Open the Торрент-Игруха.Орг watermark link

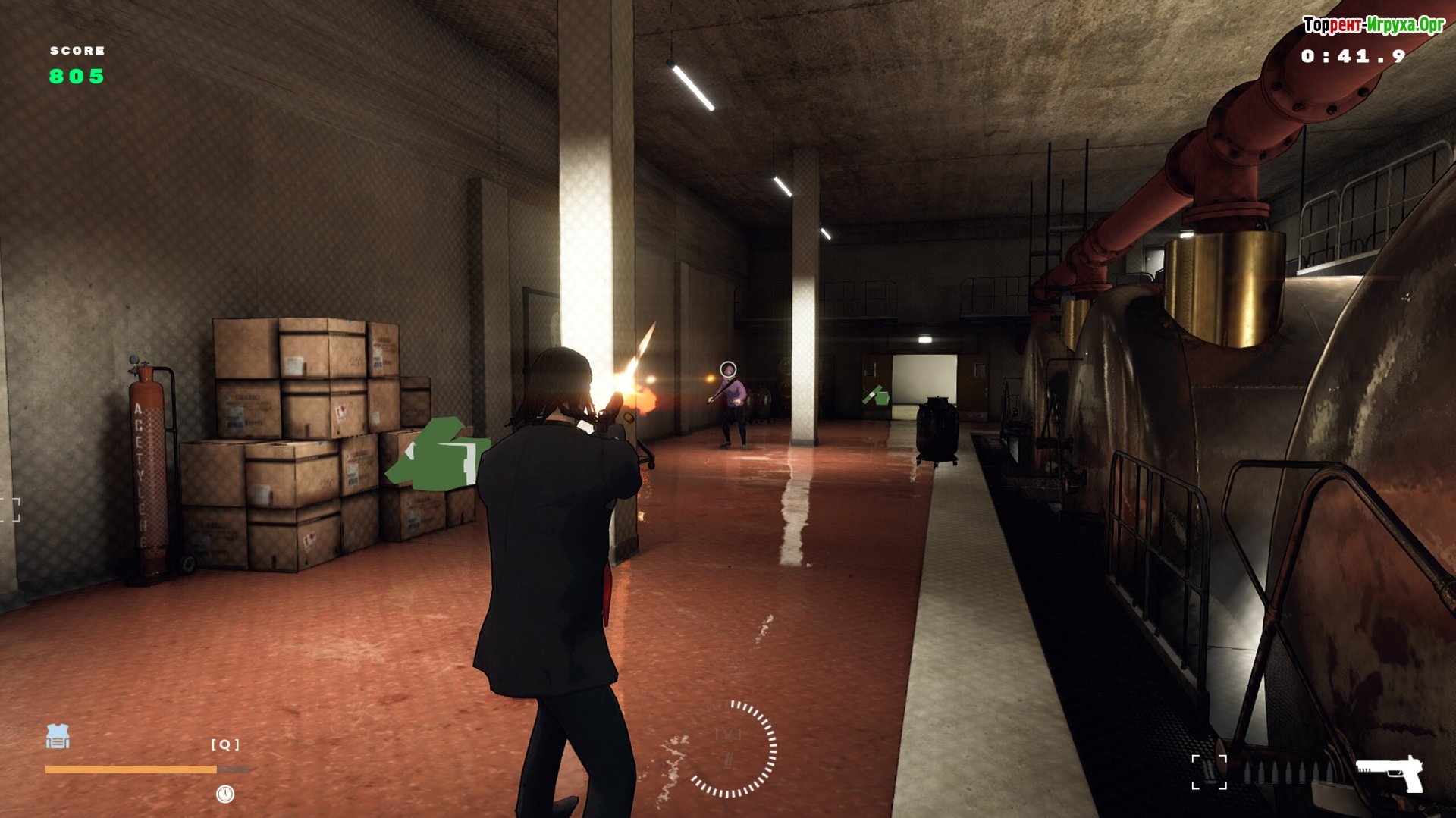1373,26
